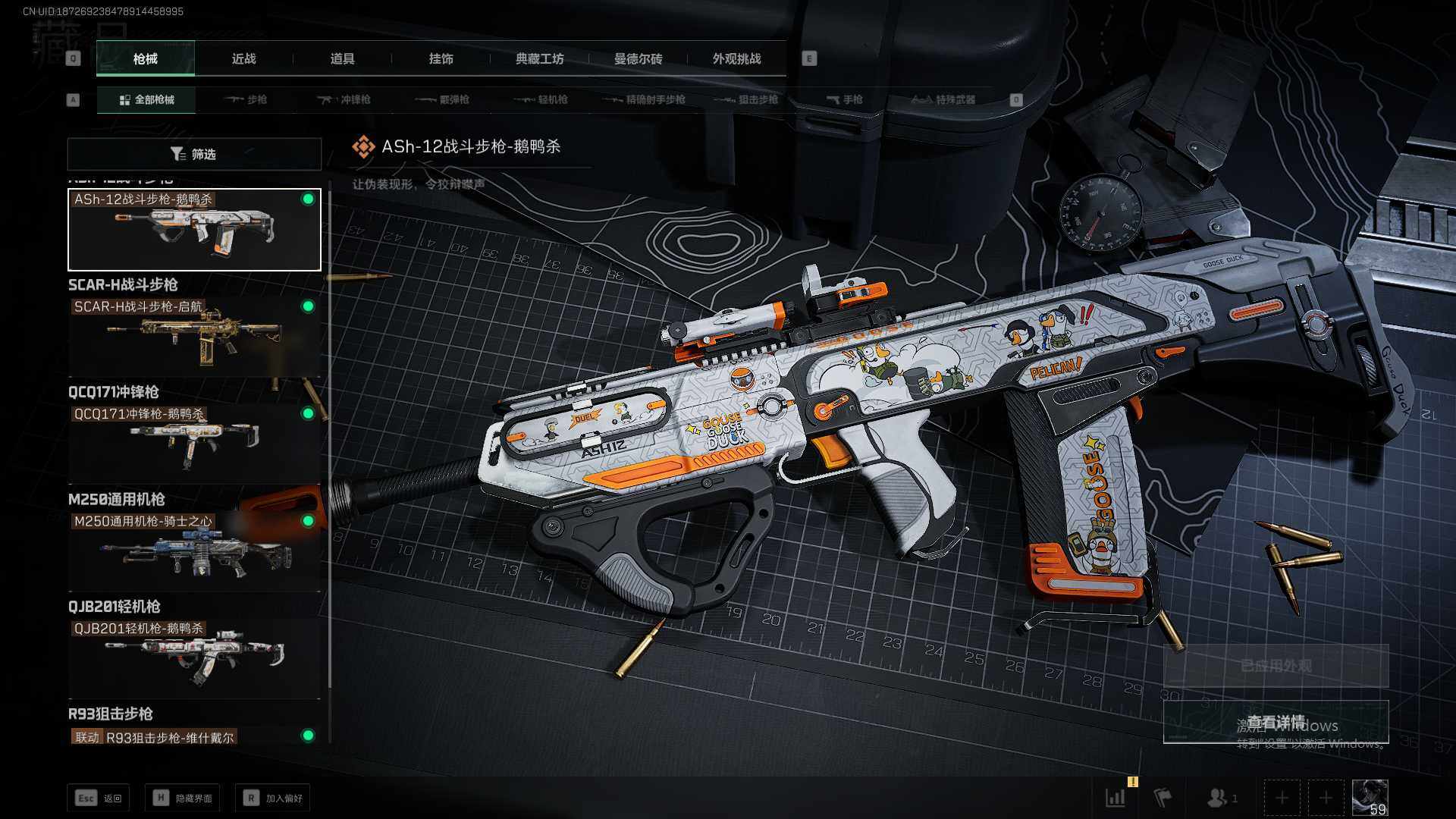Open the 外观挑战 appearance challenge tab
Image resolution: width=1456 pixels, height=819 pixels.
pyautogui.click(x=736, y=59)
